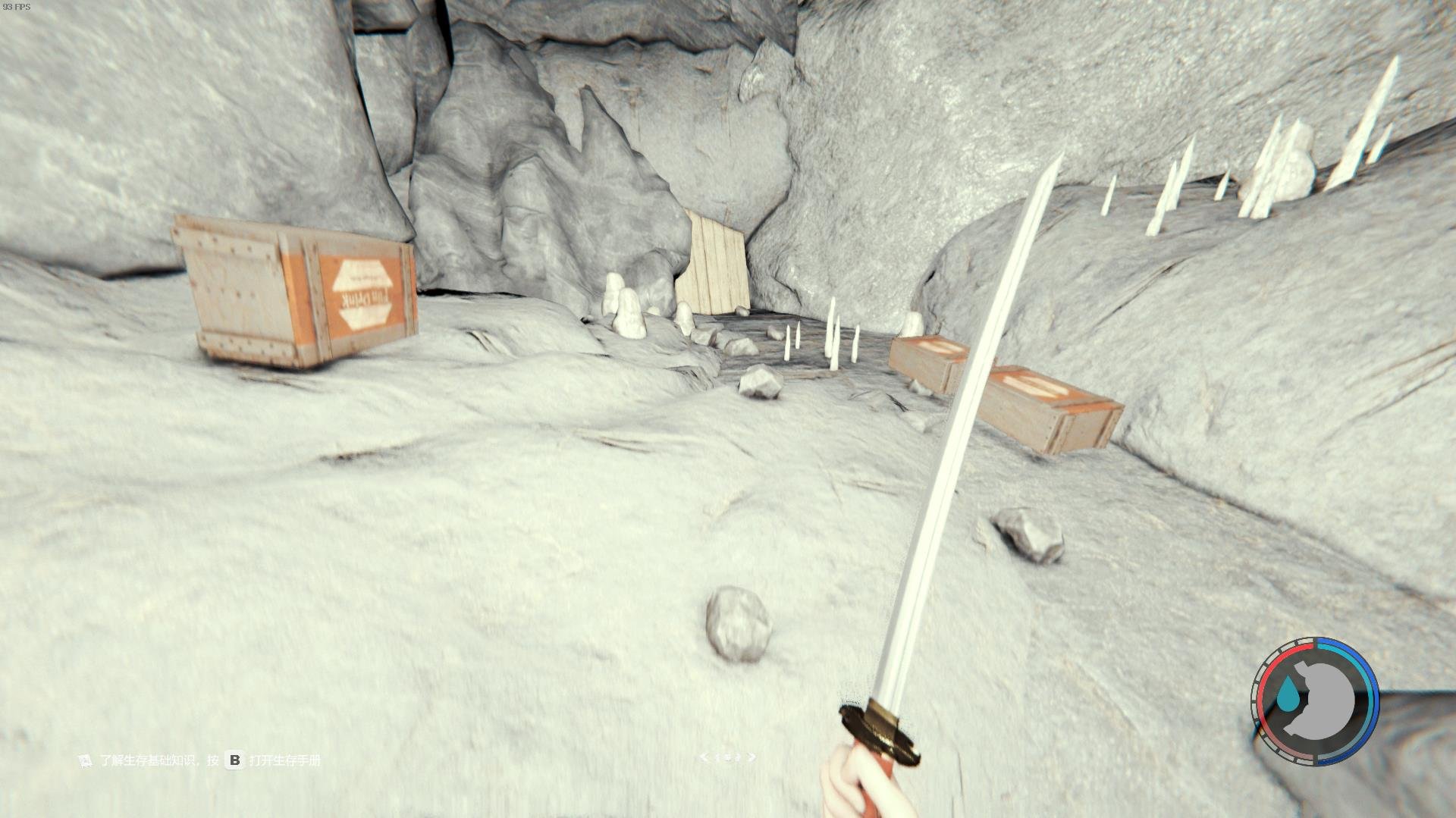The height and width of the screenshot is (818, 1456).
Task: Click the faint right arrow of page indicator
Action: (x=752, y=757)
